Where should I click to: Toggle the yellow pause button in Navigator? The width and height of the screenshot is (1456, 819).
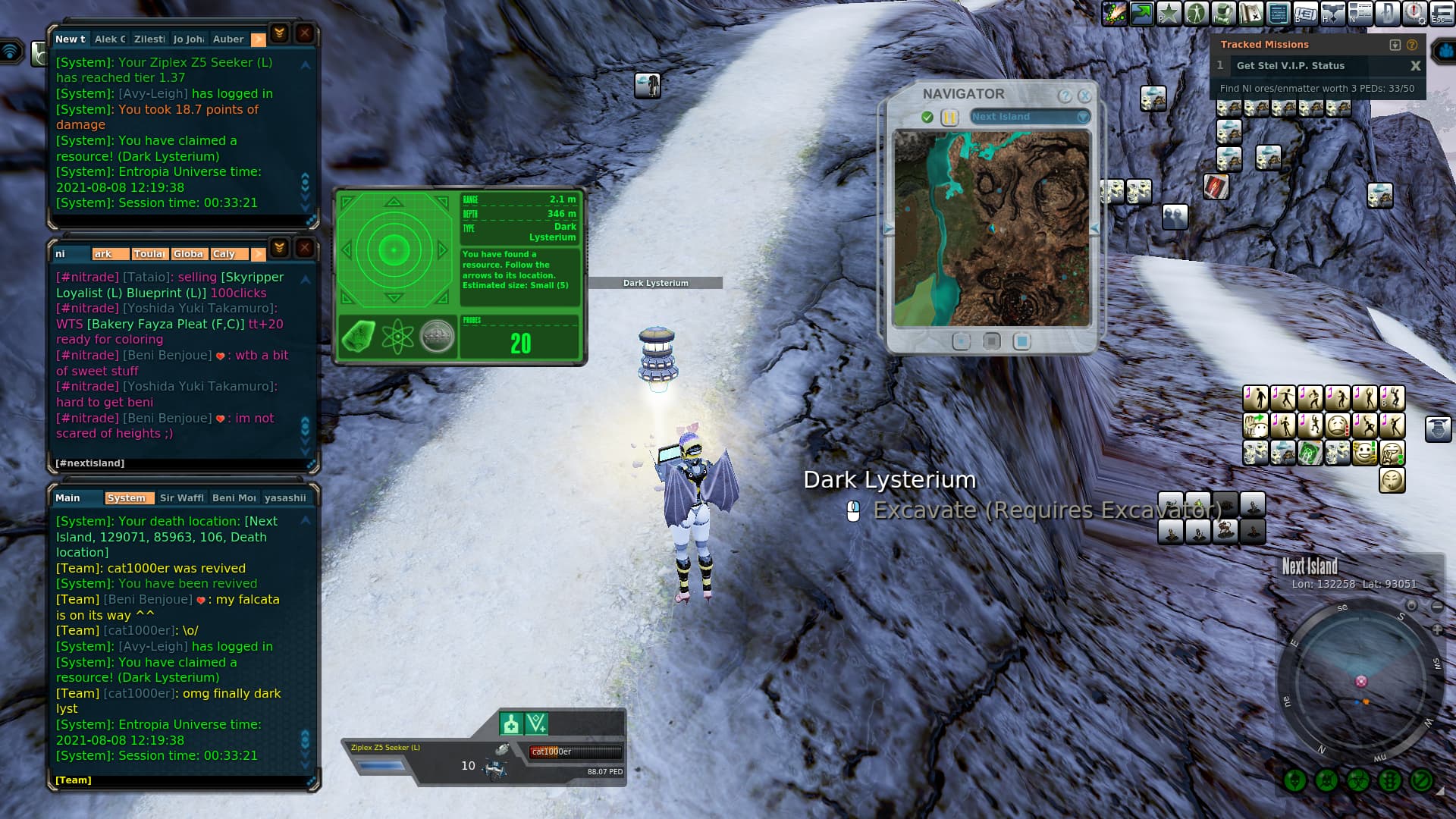[949, 118]
